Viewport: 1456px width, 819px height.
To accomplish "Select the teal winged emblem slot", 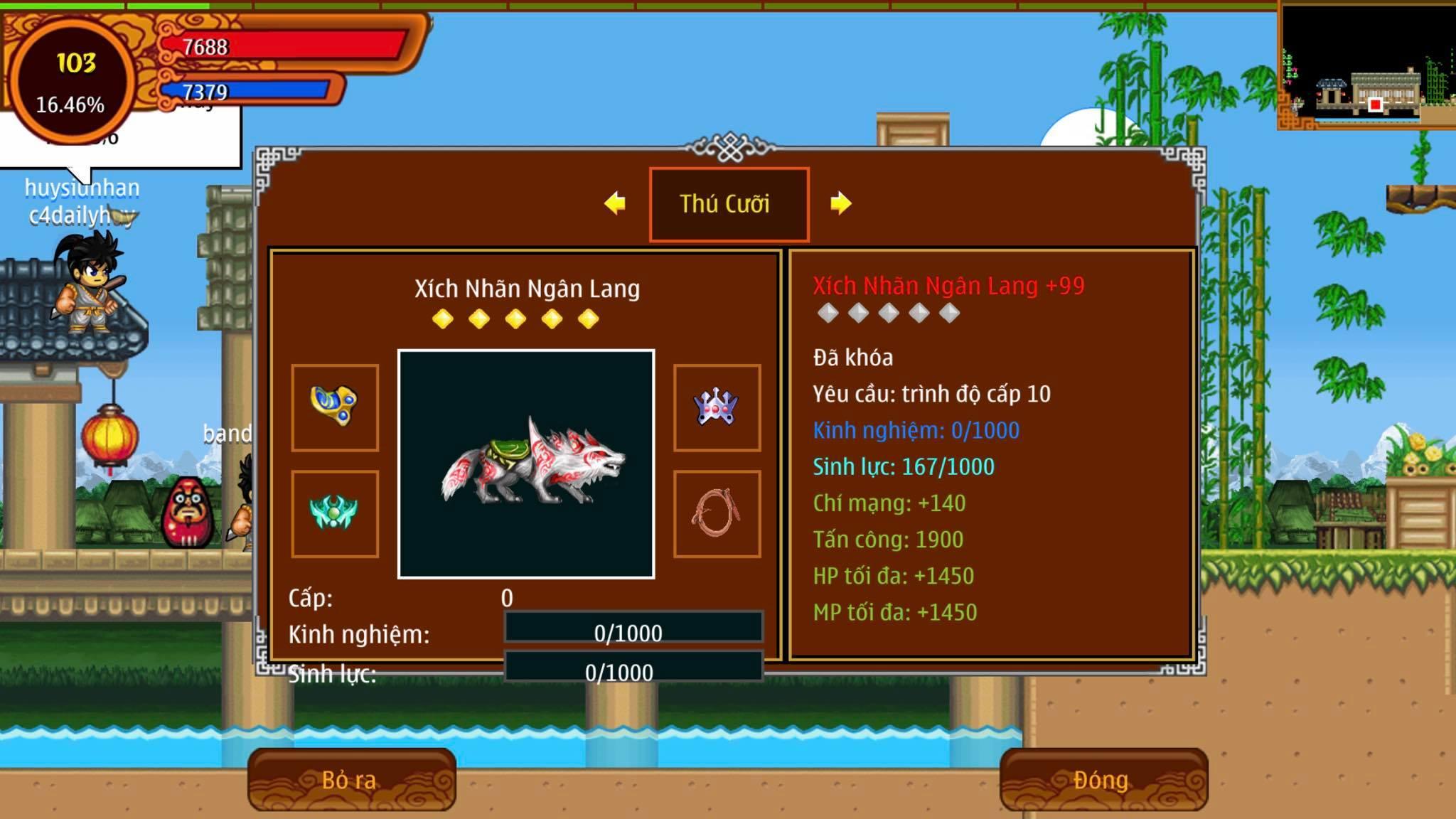I will 335,513.
